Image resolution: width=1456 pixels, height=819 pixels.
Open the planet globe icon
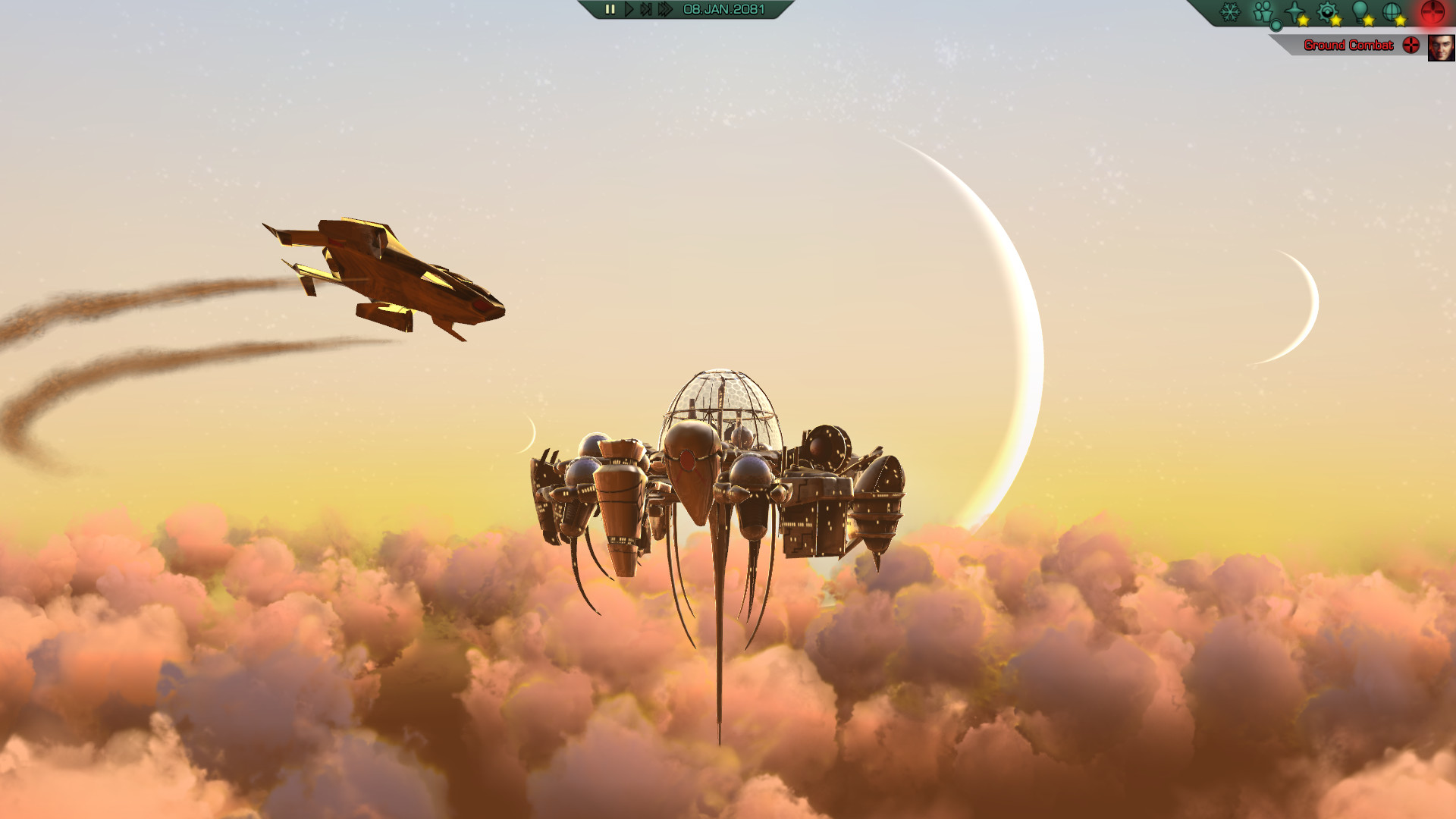(1391, 11)
